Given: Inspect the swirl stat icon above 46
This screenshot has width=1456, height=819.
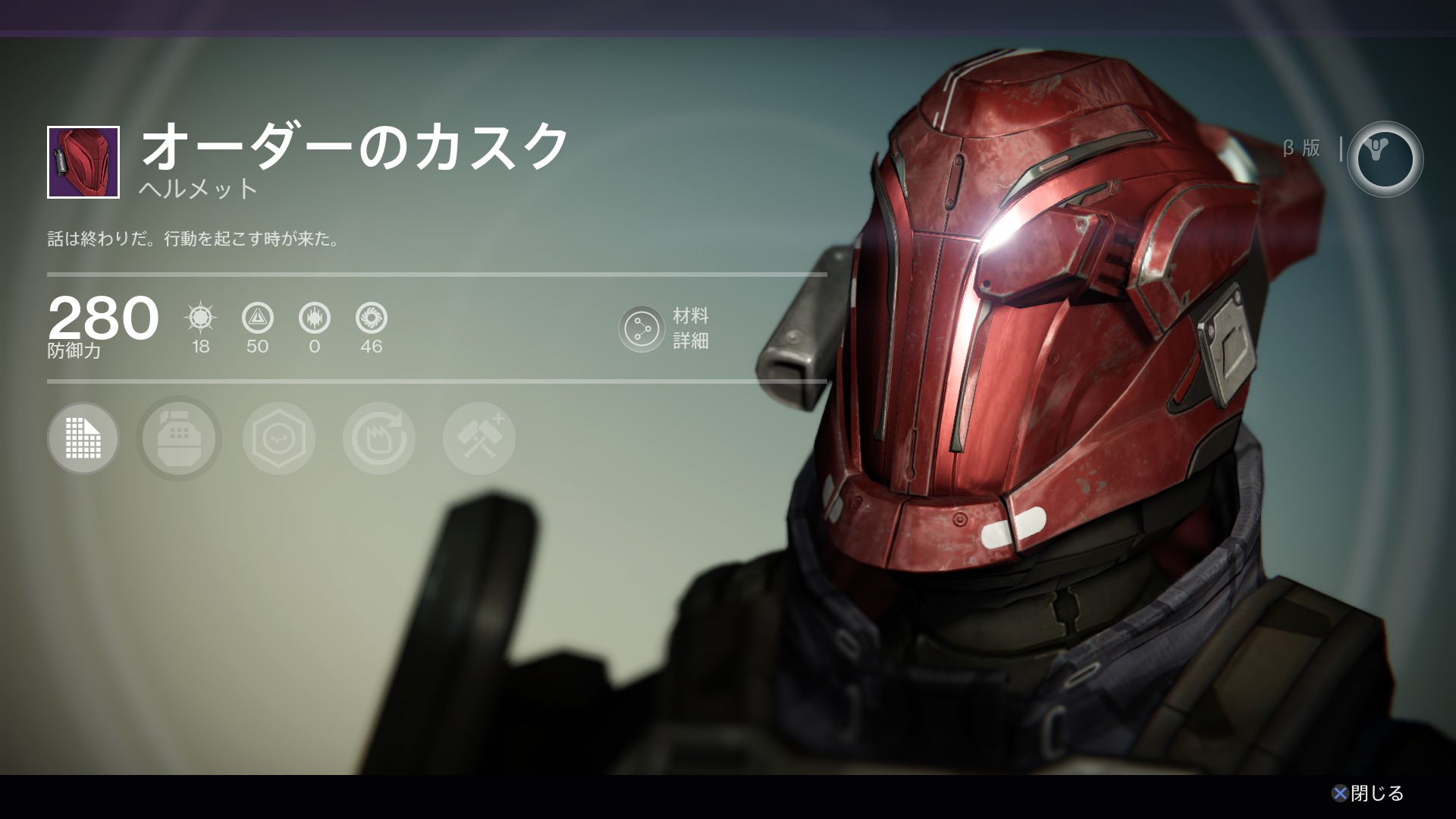Looking at the screenshot, I should coord(372,318).
